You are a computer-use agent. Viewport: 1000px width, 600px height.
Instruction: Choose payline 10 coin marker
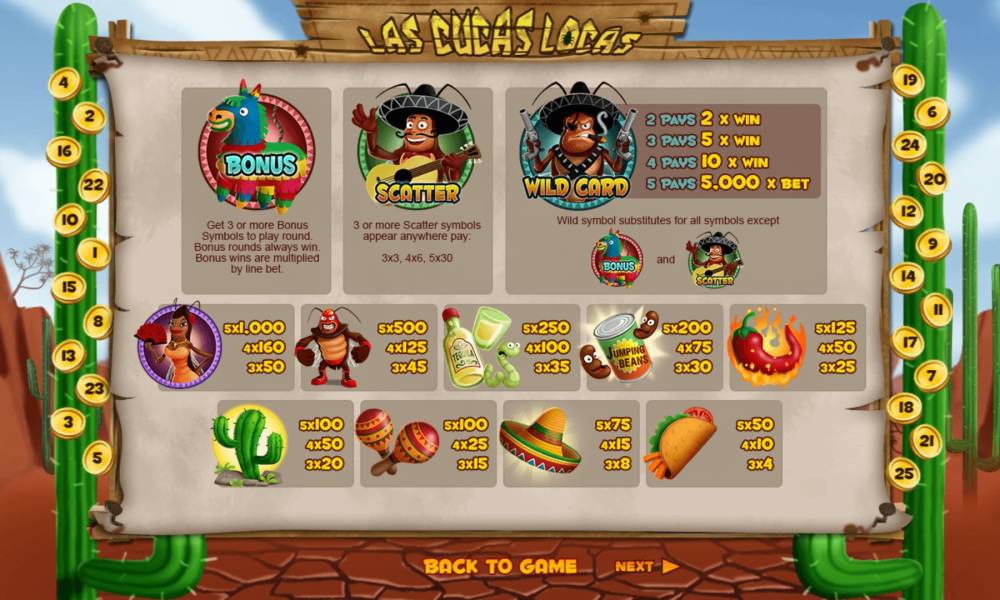coord(69,219)
